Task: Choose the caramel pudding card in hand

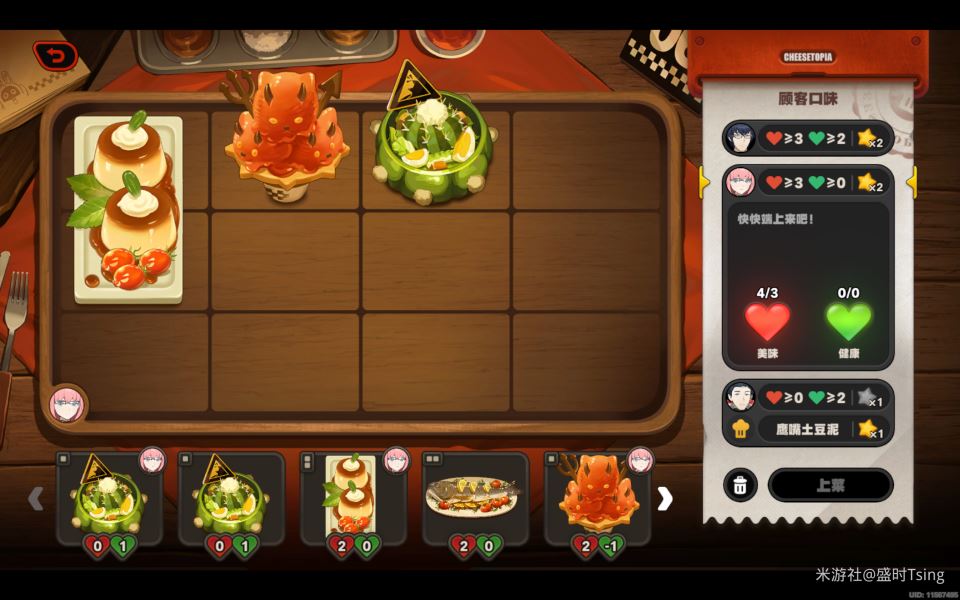Action: 353,500
